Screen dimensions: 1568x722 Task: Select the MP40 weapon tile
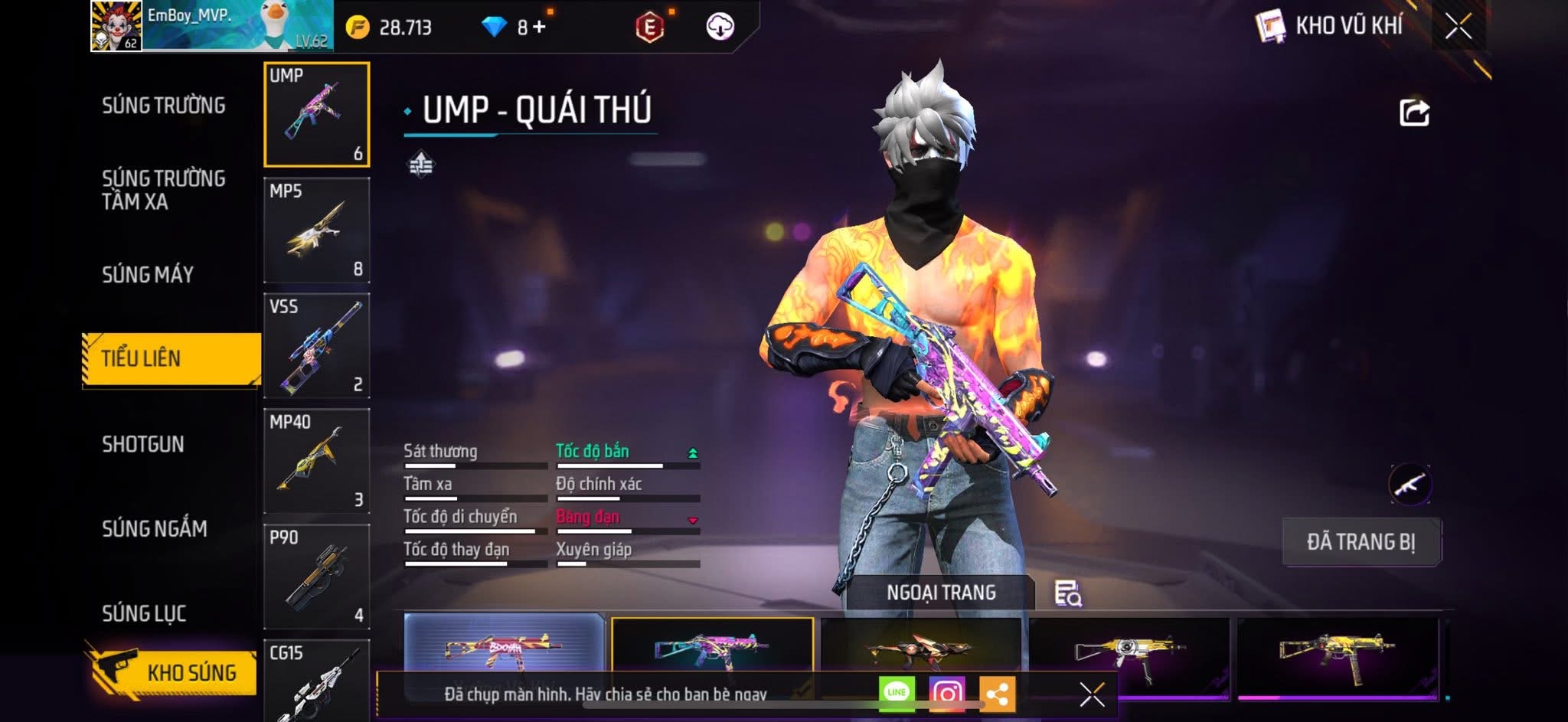click(317, 462)
